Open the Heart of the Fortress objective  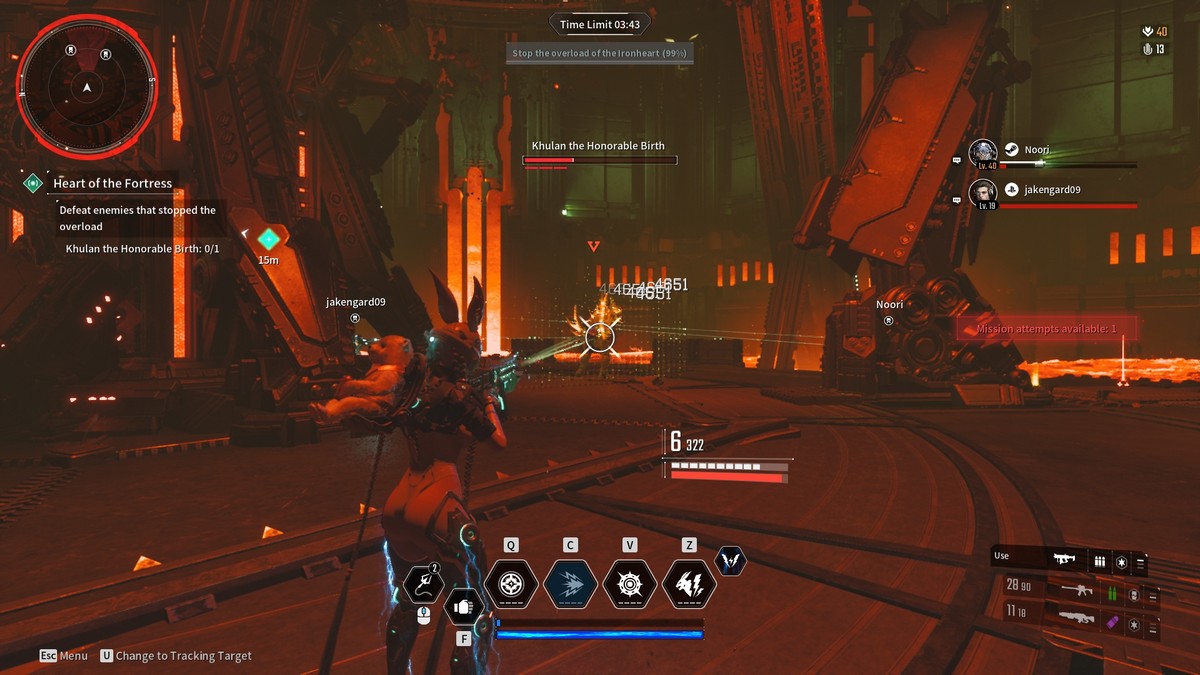pyautogui.click(x=112, y=183)
